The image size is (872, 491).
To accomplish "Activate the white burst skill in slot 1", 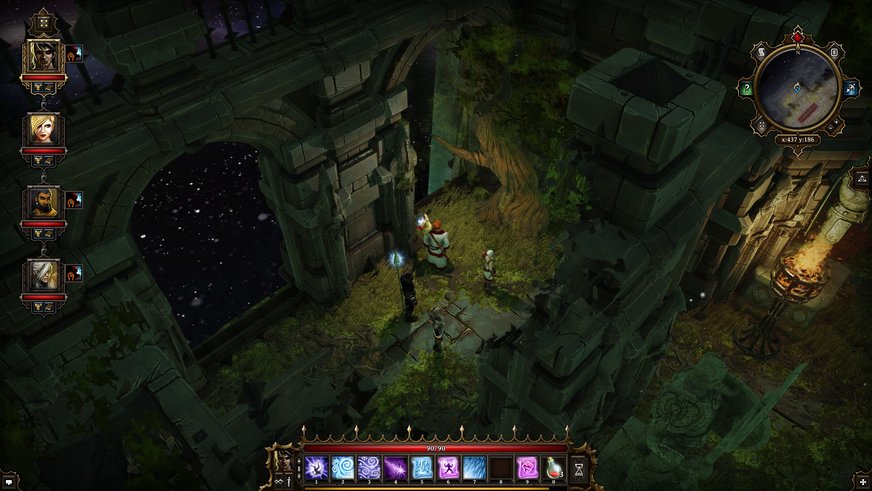I will pyautogui.click(x=317, y=467).
